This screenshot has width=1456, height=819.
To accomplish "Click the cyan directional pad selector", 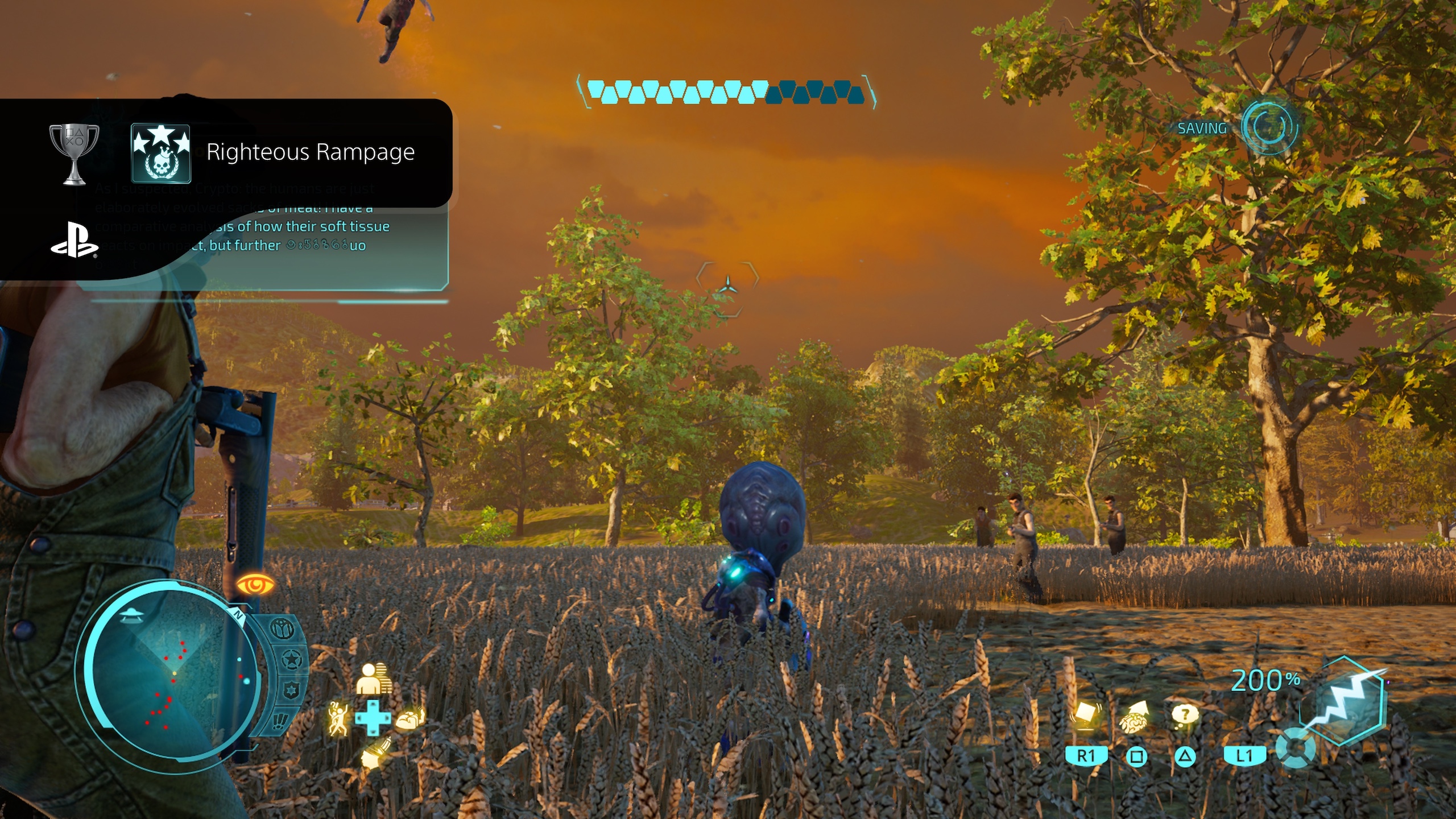I will coord(373,718).
